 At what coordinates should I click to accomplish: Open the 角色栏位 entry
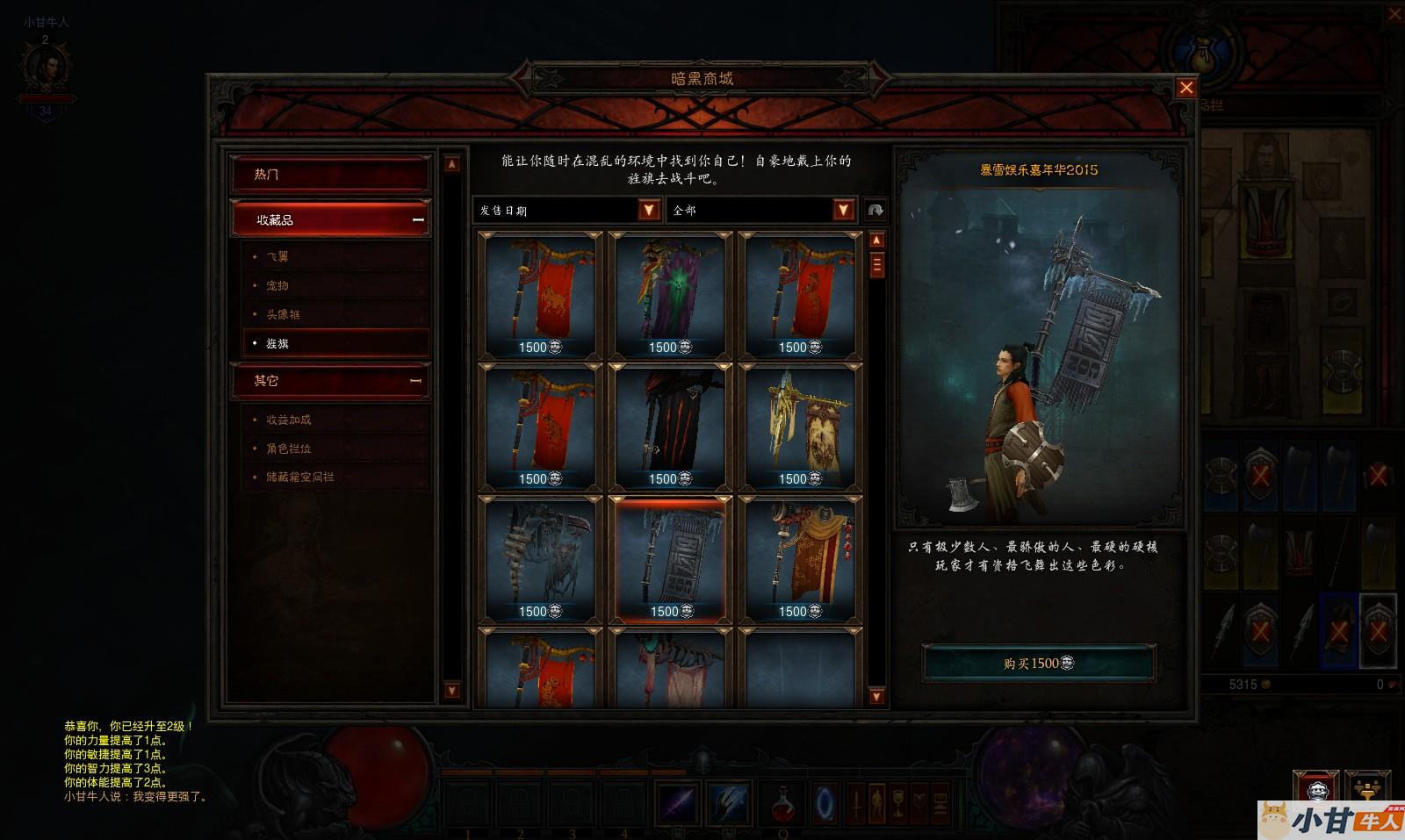pyautogui.click(x=289, y=449)
